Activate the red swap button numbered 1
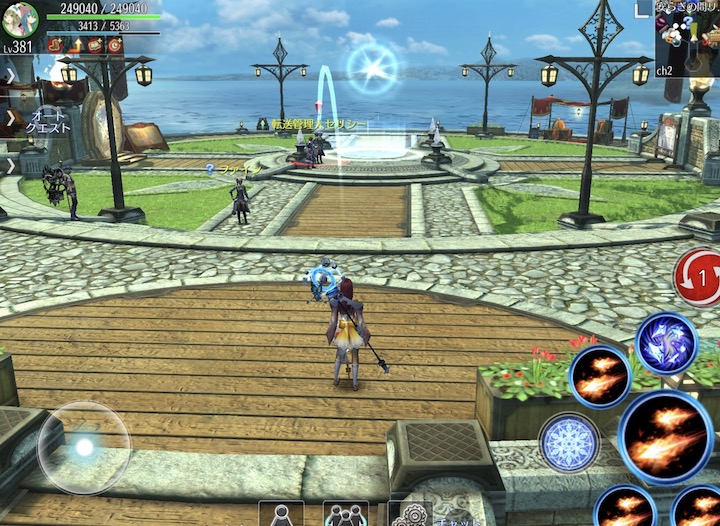The image size is (720, 526). [x=697, y=277]
